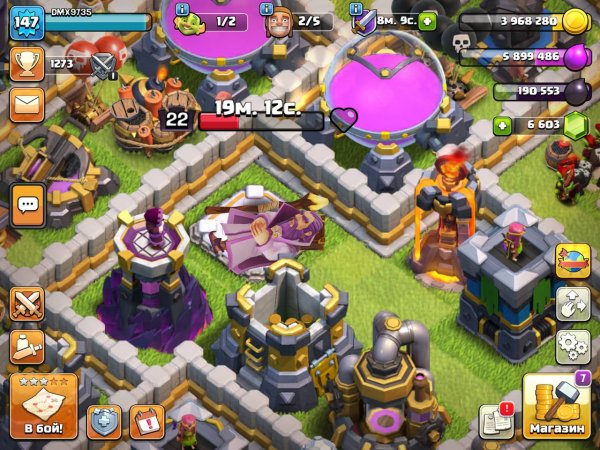Open the globe with ribbon button

[x=573, y=260]
